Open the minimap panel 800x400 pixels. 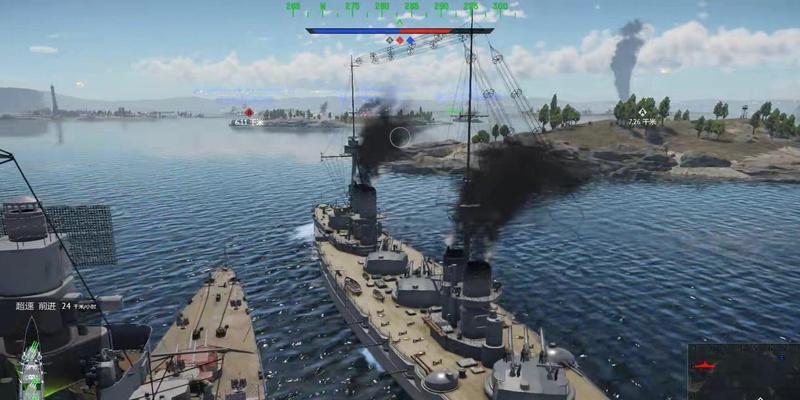(743, 371)
